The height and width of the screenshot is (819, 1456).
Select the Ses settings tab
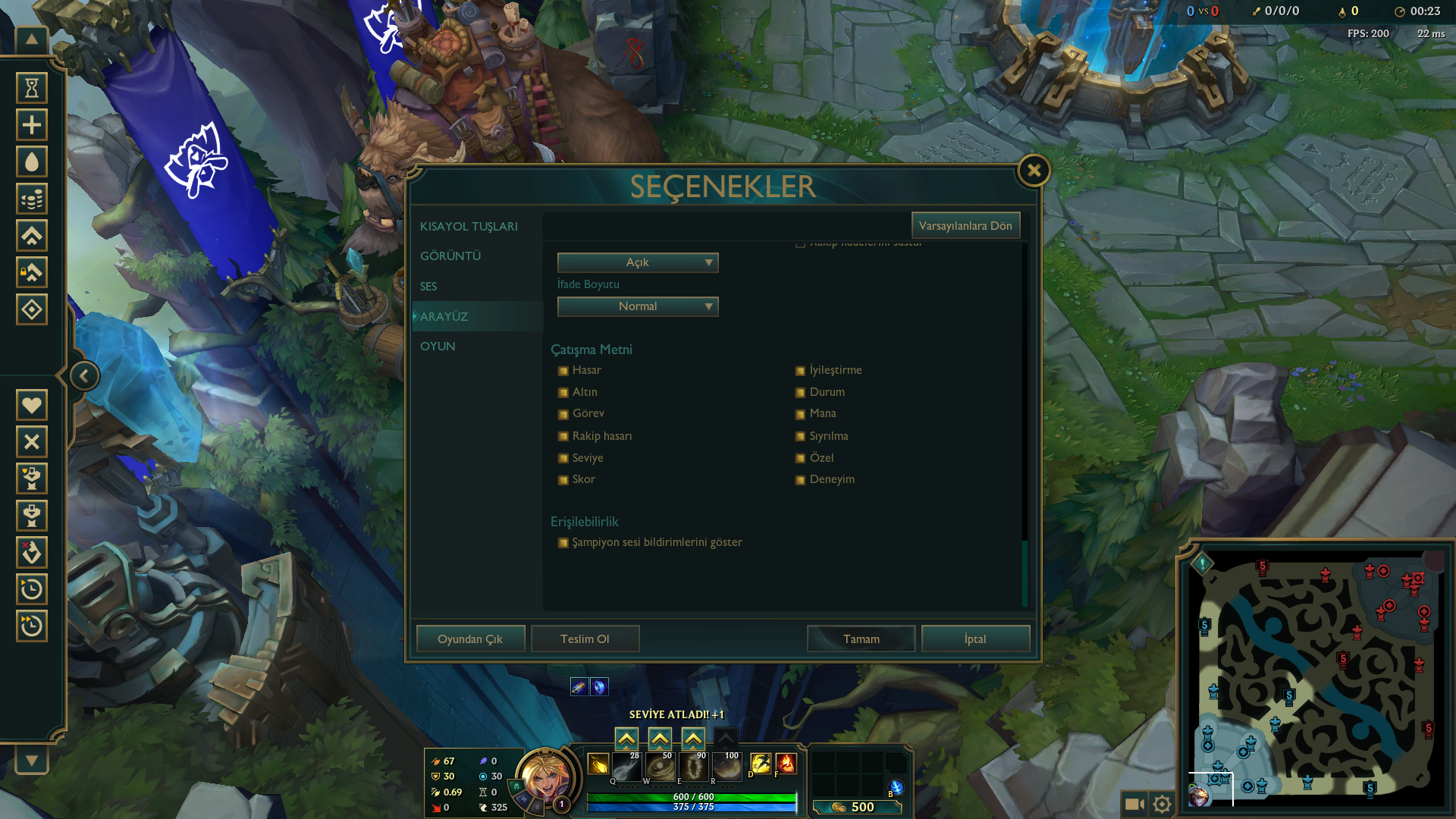pyautogui.click(x=428, y=287)
